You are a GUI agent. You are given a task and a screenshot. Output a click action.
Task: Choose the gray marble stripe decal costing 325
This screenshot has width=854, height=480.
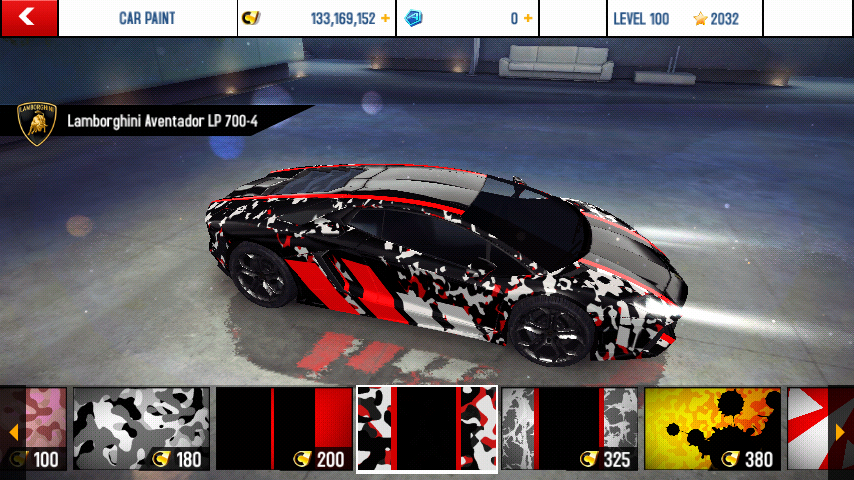[569, 429]
